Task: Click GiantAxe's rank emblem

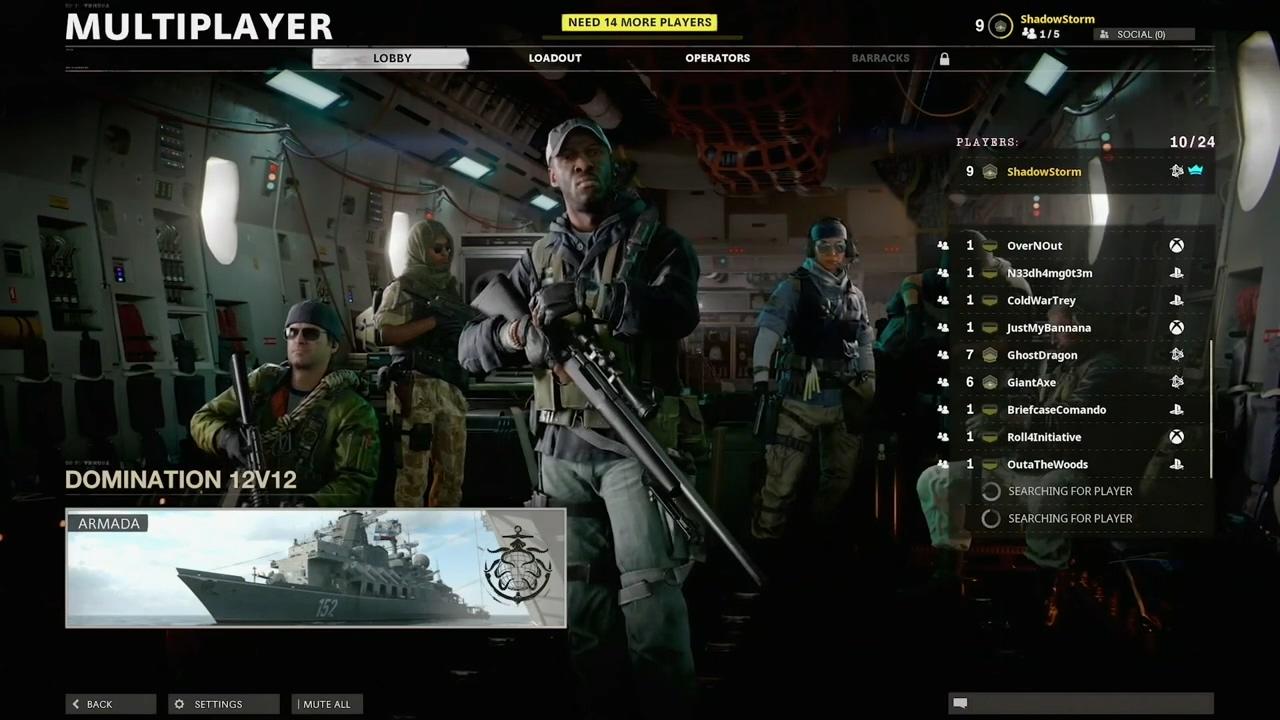Action: 989,382
